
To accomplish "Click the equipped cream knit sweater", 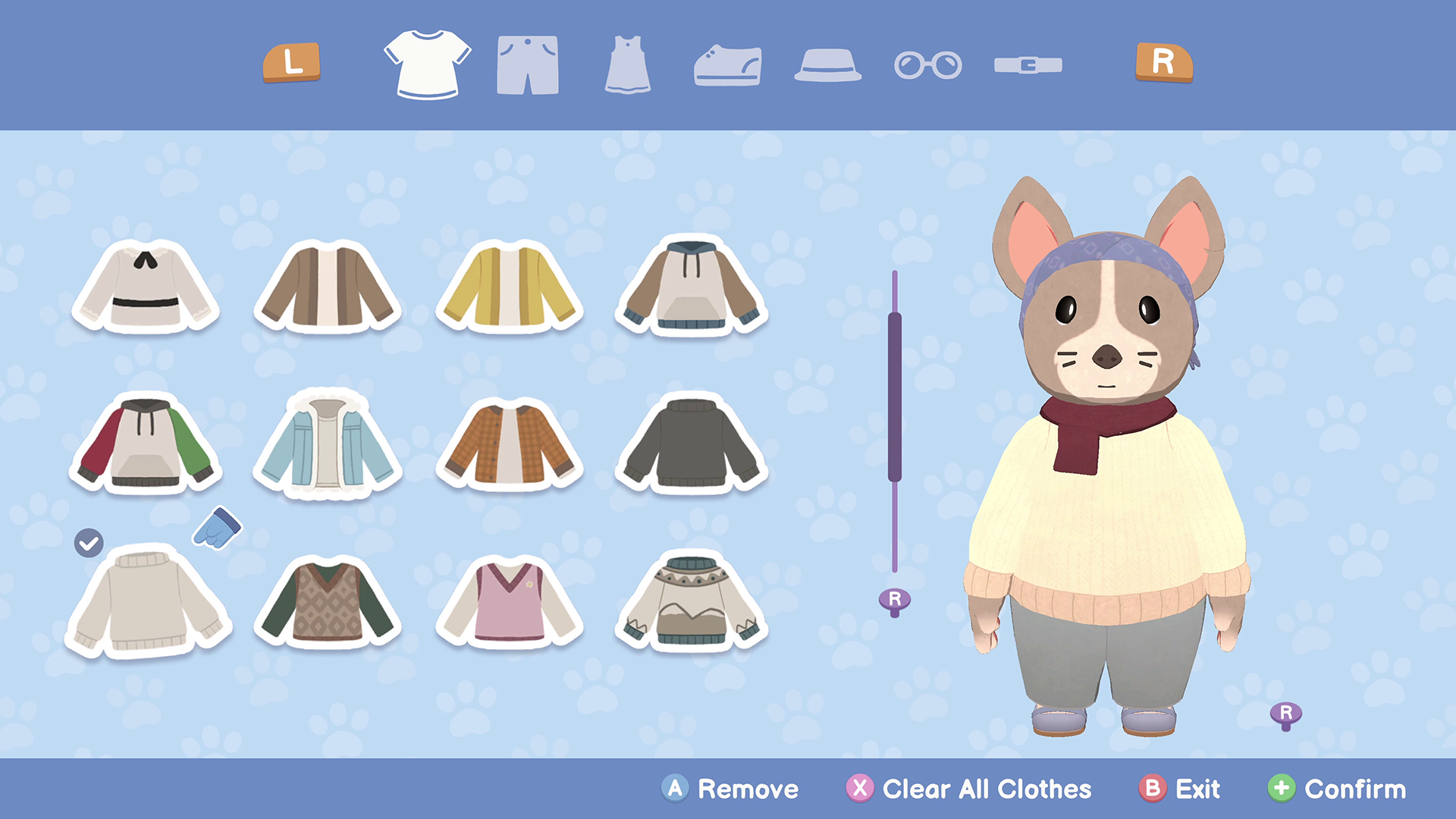I will pos(148,603).
